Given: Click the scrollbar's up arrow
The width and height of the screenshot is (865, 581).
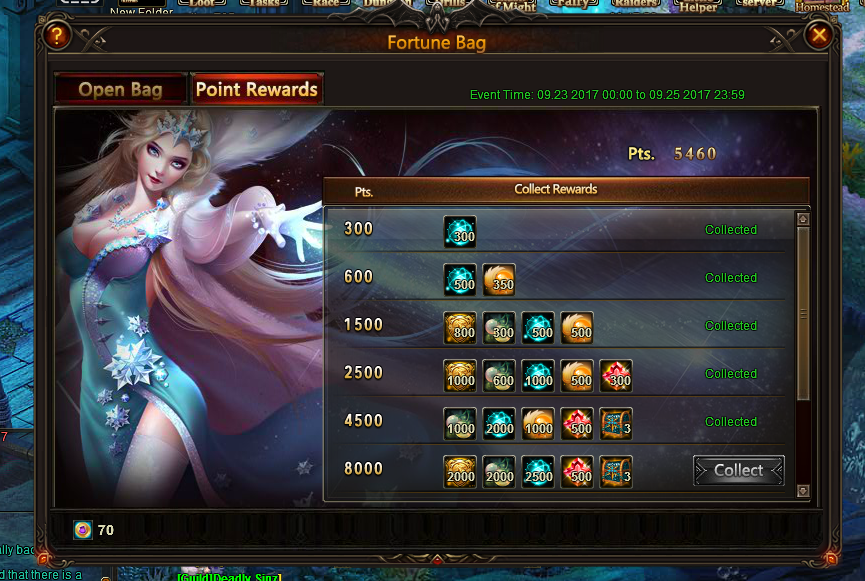Looking at the screenshot, I should (802, 219).
